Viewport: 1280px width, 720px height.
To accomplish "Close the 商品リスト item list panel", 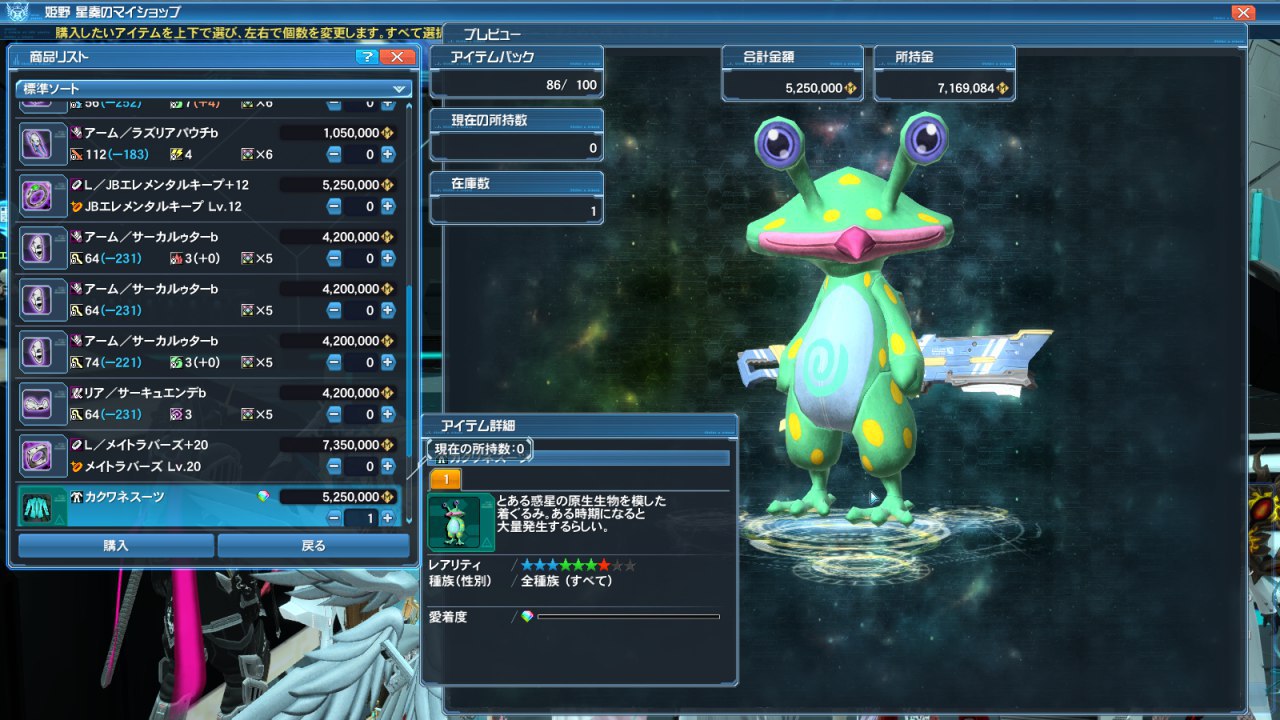I will [398, 57].
